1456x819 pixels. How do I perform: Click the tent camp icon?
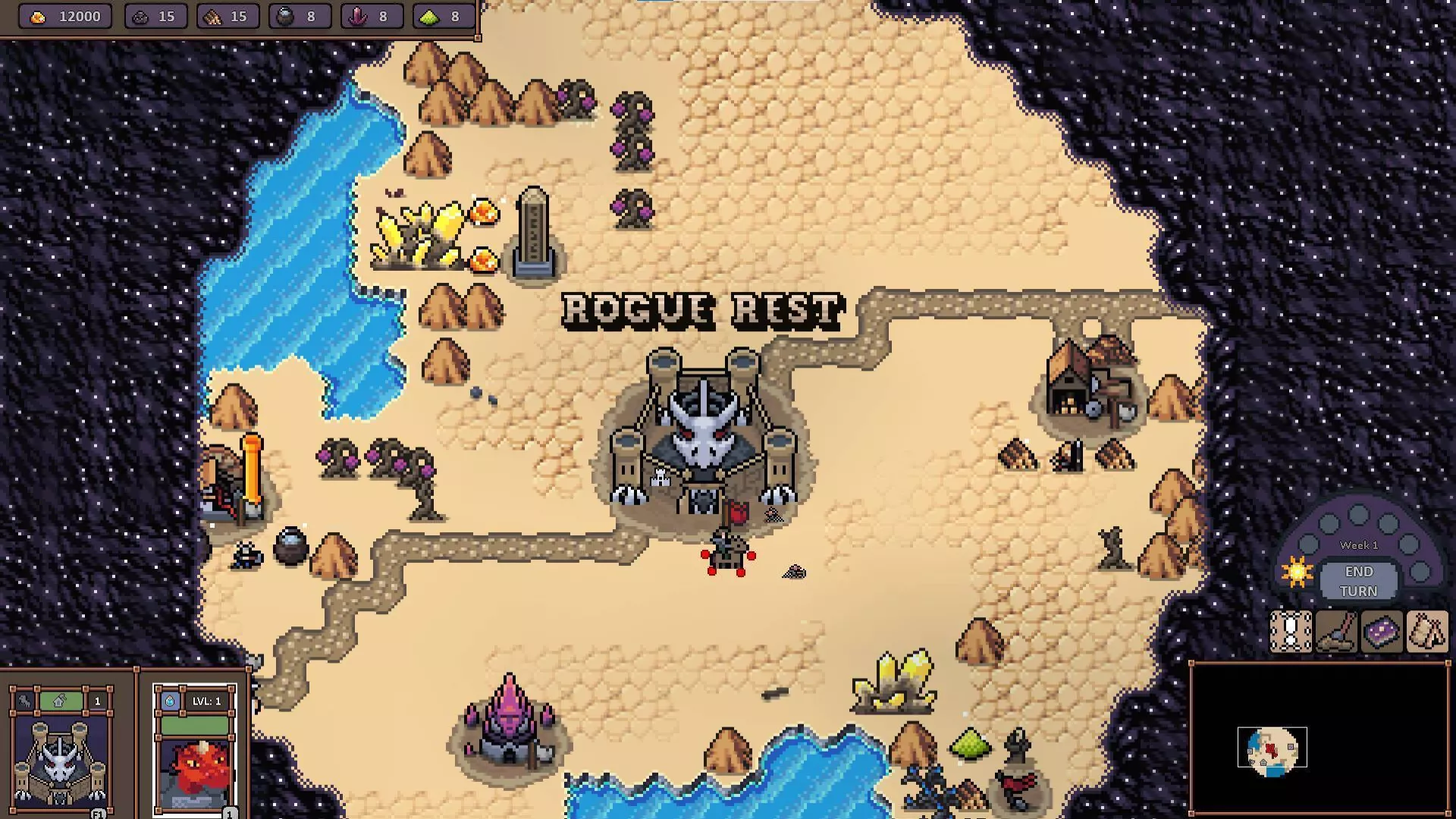pos(1426,632)
